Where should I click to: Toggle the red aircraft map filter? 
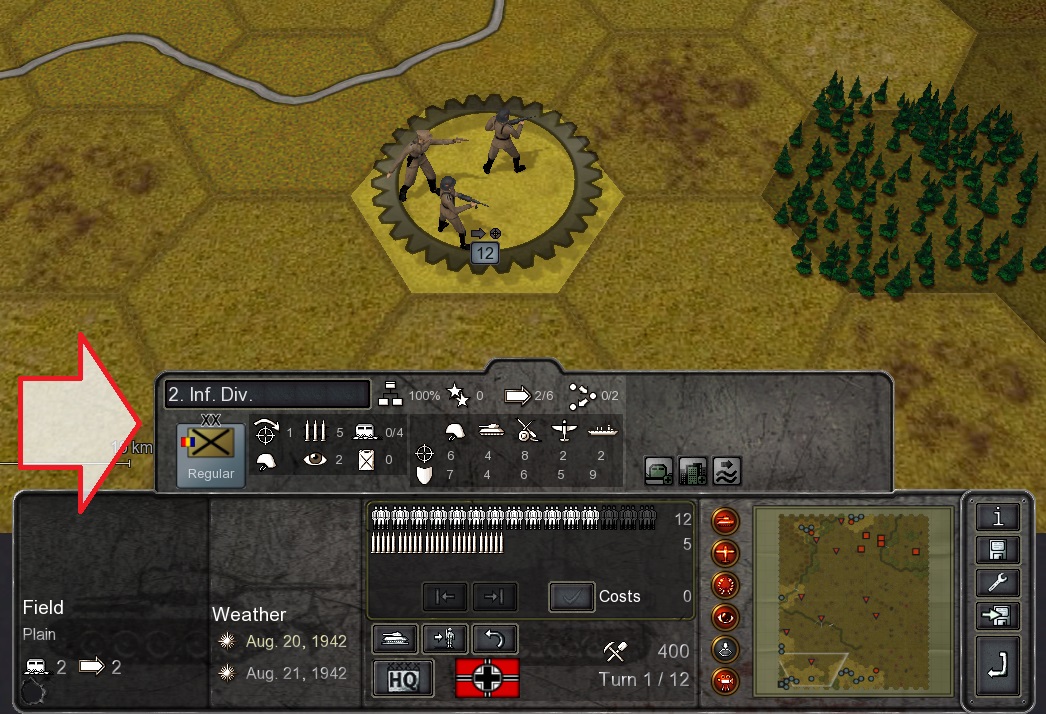tap(725, 553)
